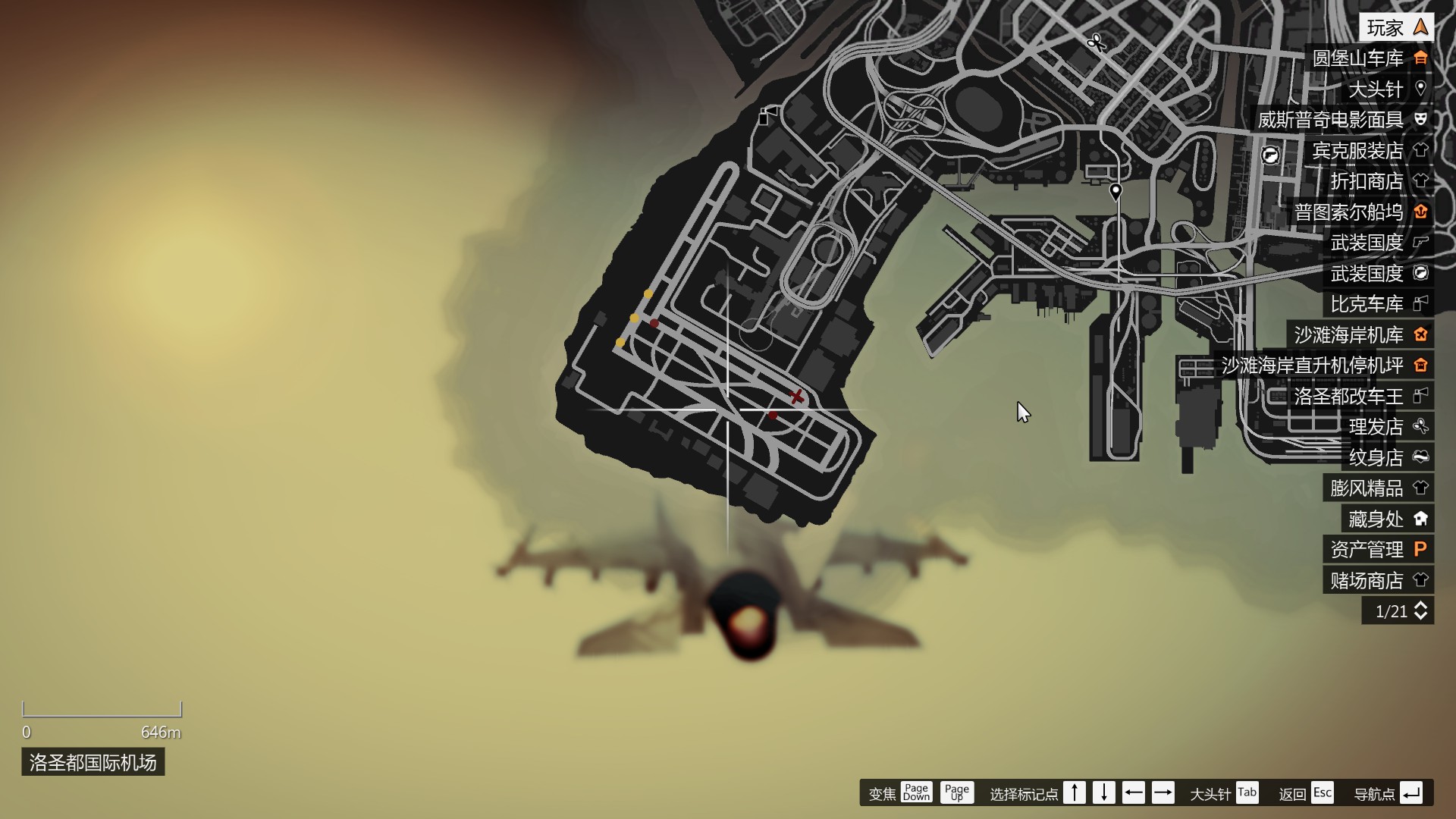The width and height of the screenshot is (1456, 819).
Task: Select the scissors barber icon on the map
Action: [1095, 42]
